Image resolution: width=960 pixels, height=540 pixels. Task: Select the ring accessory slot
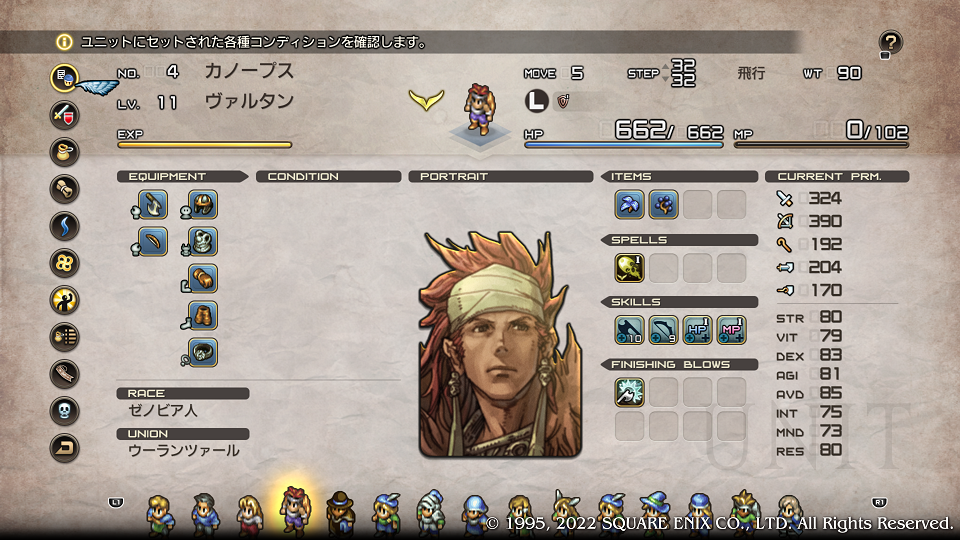click(x=203, y=353)
